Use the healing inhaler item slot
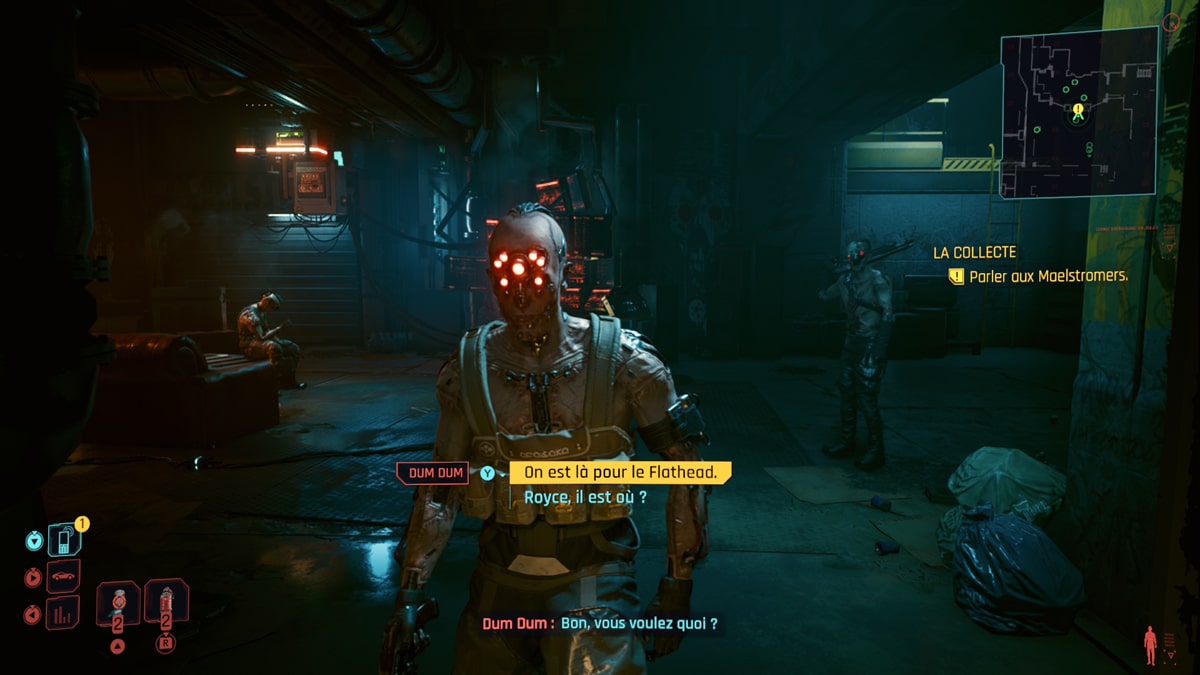This screenshot has width=1200, height=675. point(118,602)
